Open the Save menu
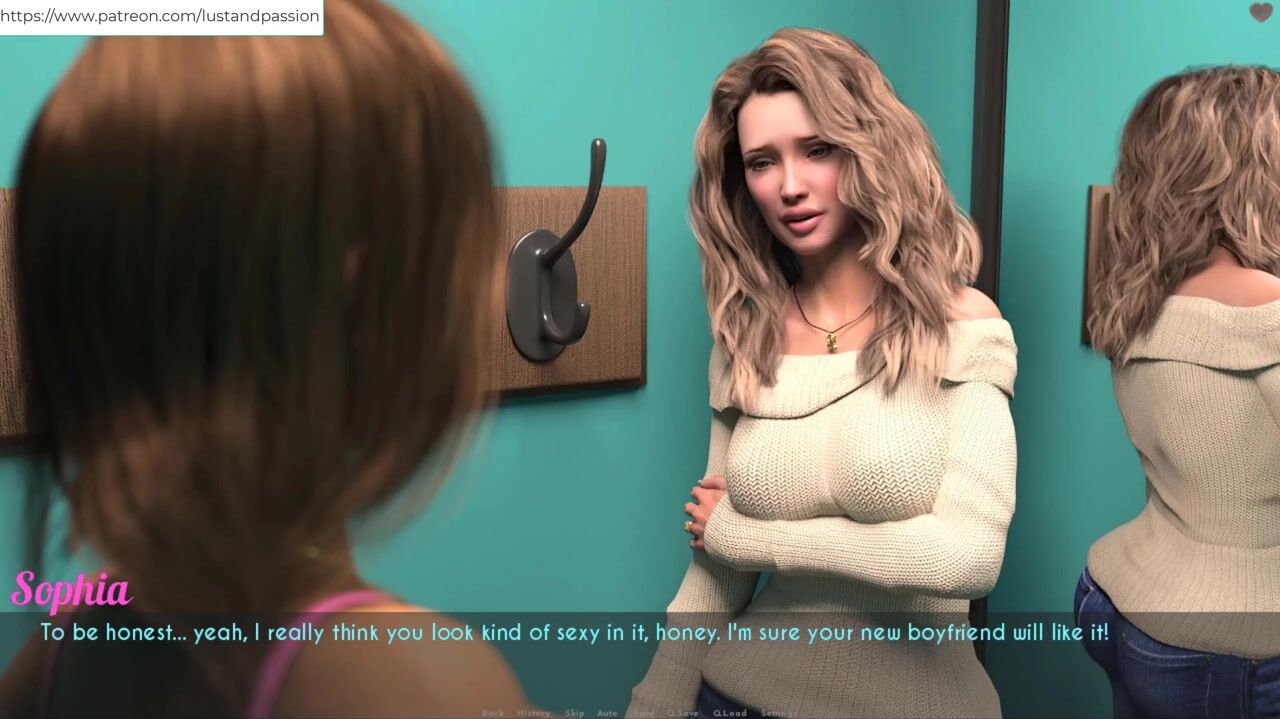Image resolution: width=1280 pixels, height=719 pixels. (644, 713)
